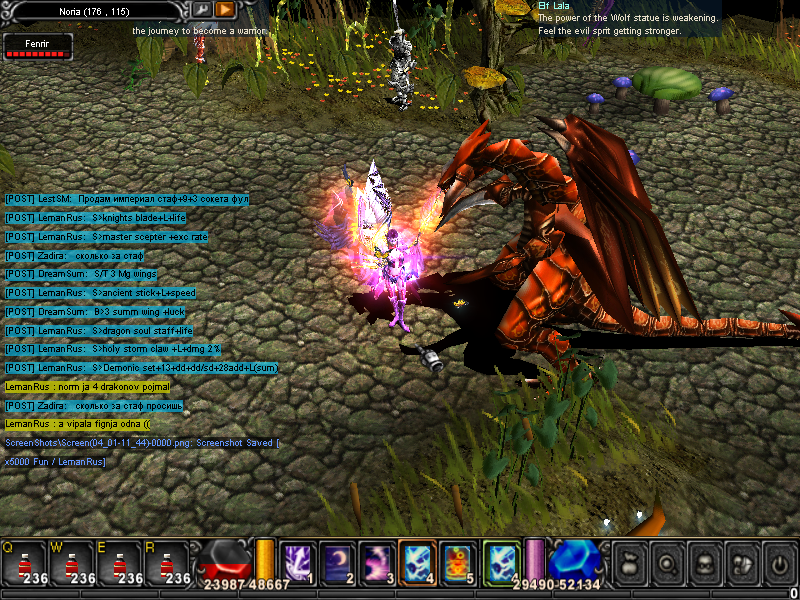Screen dimensions: 800x600
Task: Open the power button system menu
Action: 778,563
